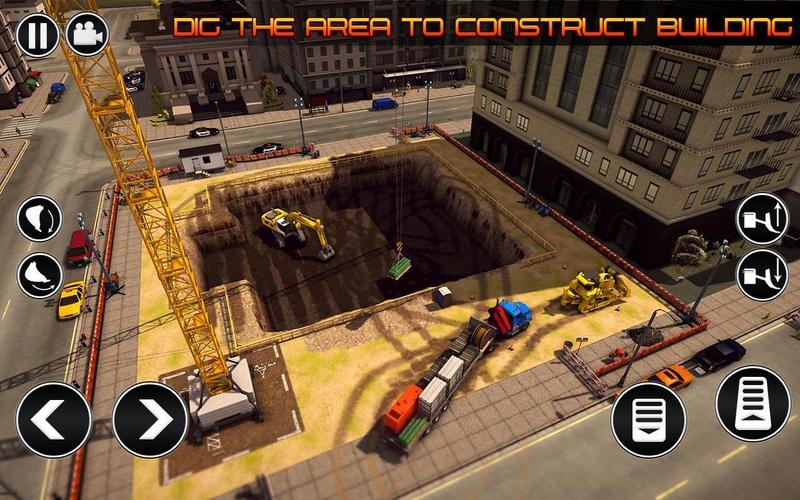Lower the bulldozer blade
The height and width of the screenshot is (500, 800).
(762, 275)
